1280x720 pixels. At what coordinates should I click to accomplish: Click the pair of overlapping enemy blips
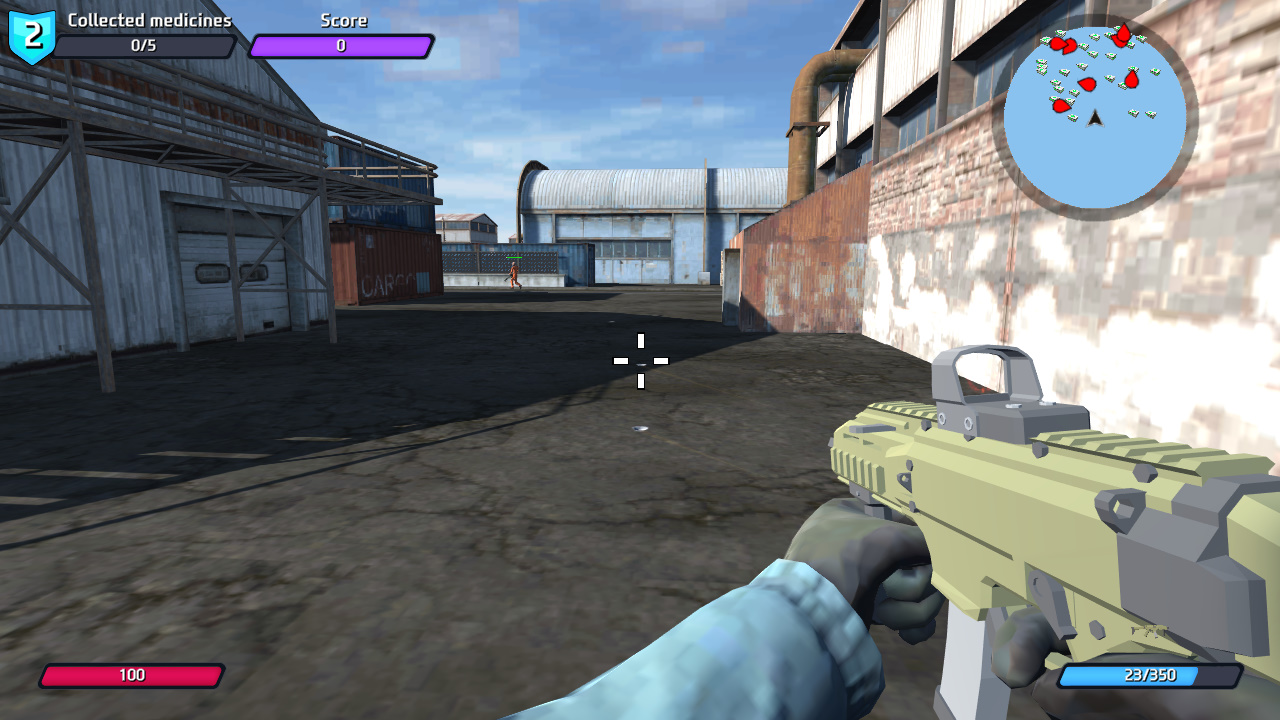[1064, 45]
